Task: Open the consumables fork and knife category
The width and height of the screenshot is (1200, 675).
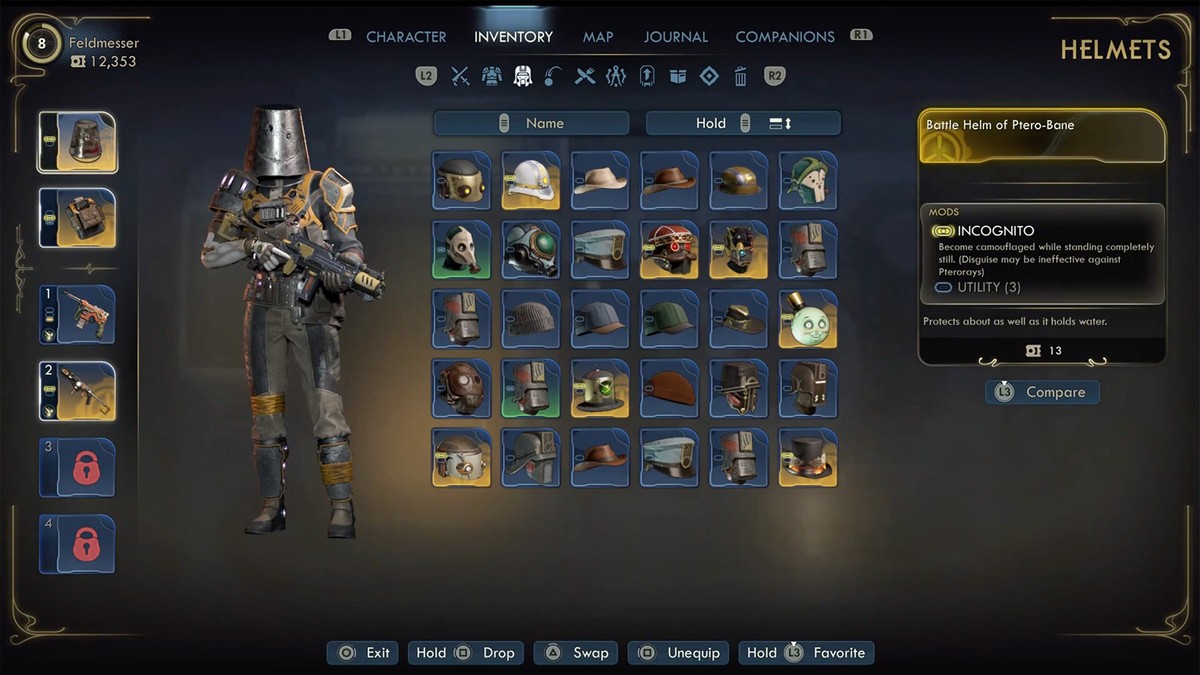Action: click(585, 76)
